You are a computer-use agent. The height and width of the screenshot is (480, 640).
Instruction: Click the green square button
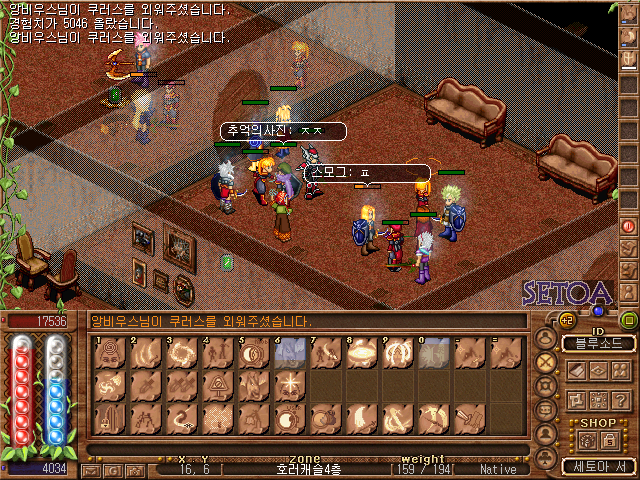(x=628, y=320)
